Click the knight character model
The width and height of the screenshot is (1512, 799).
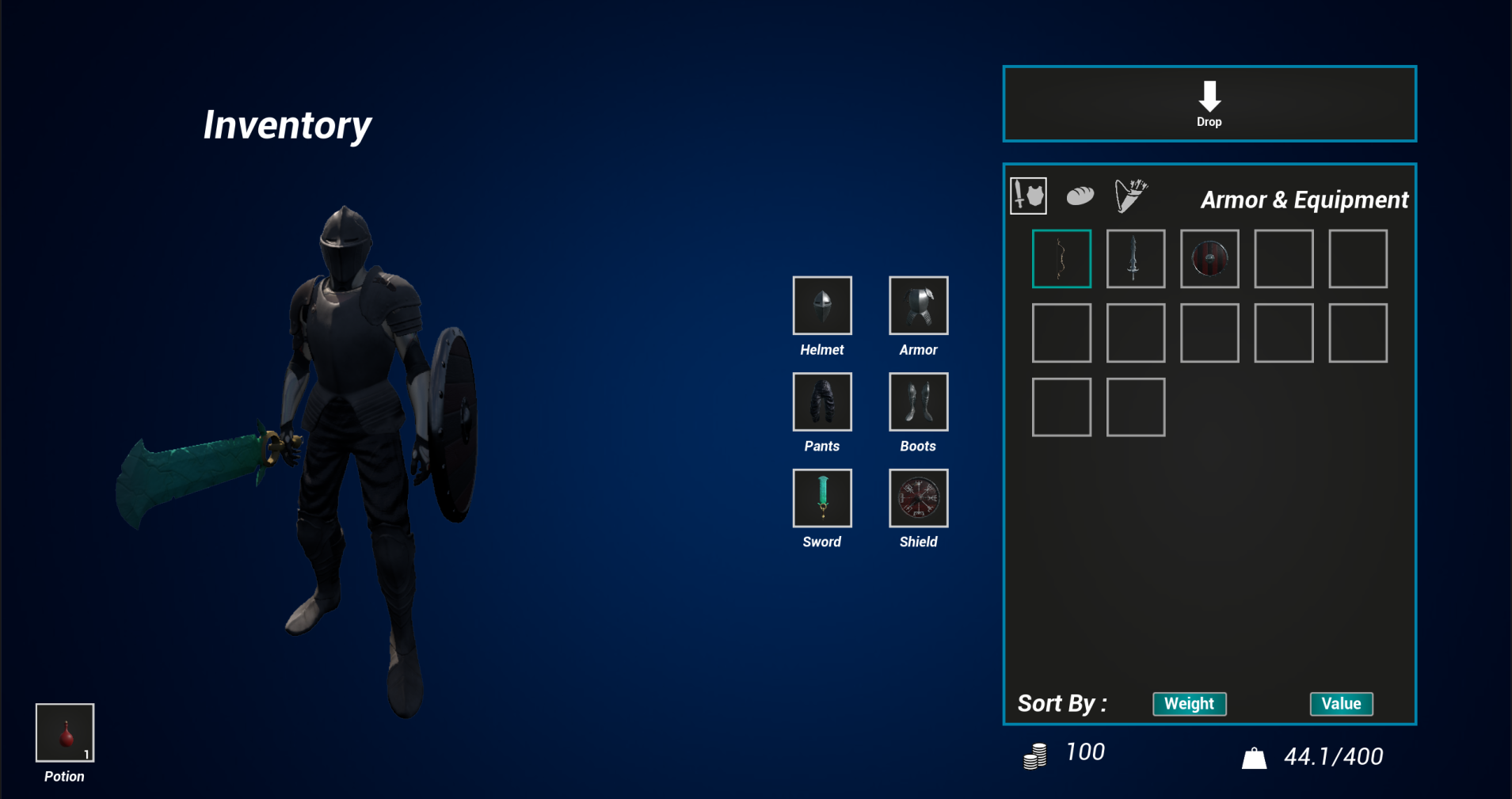click(348, 396)
